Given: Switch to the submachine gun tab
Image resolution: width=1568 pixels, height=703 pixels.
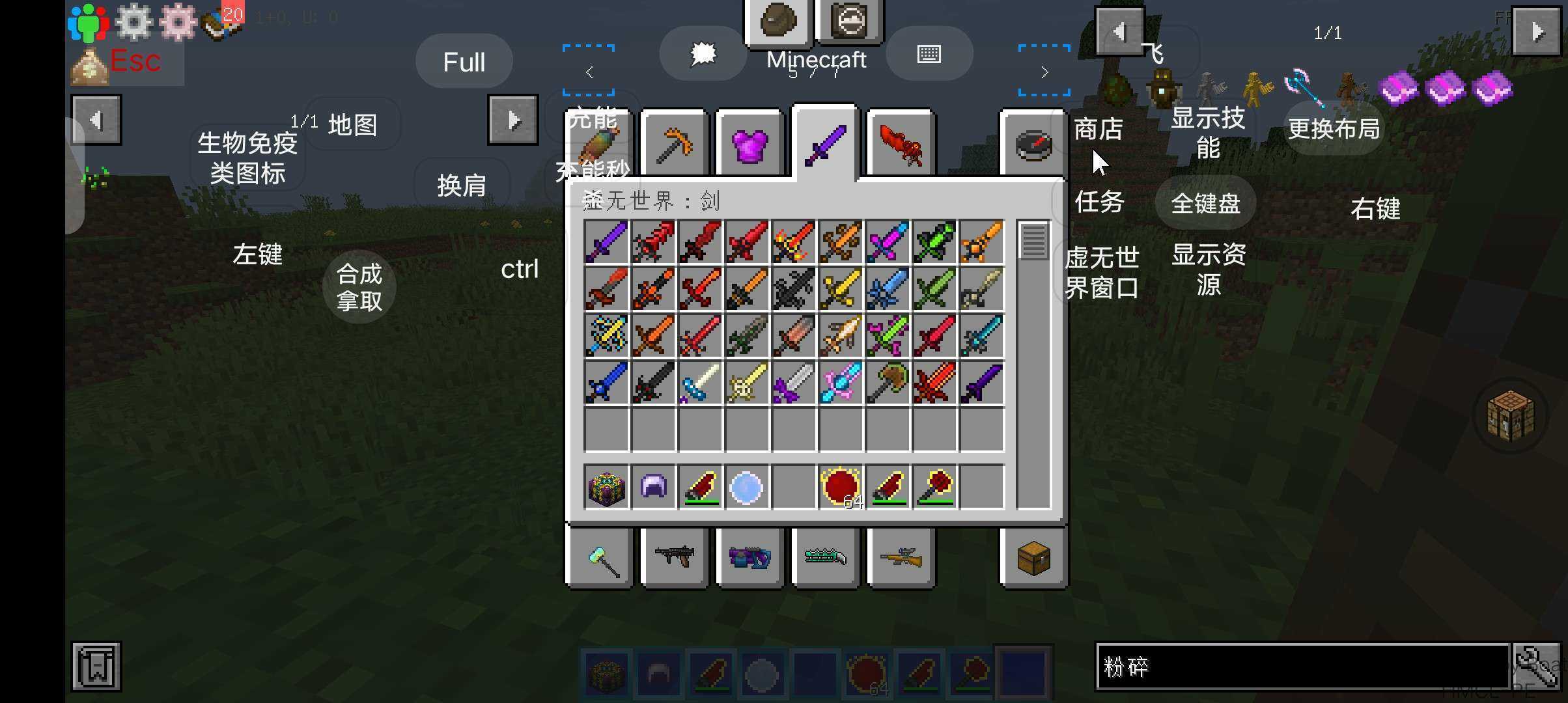Looking at the screenshot, I should point(674,558).
